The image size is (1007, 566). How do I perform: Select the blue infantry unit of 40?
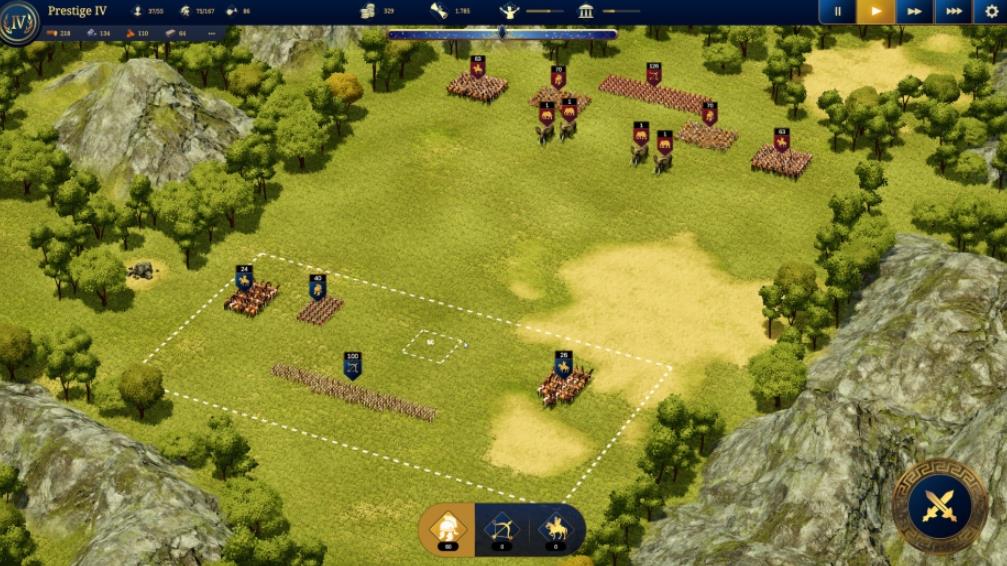(318, 288)
